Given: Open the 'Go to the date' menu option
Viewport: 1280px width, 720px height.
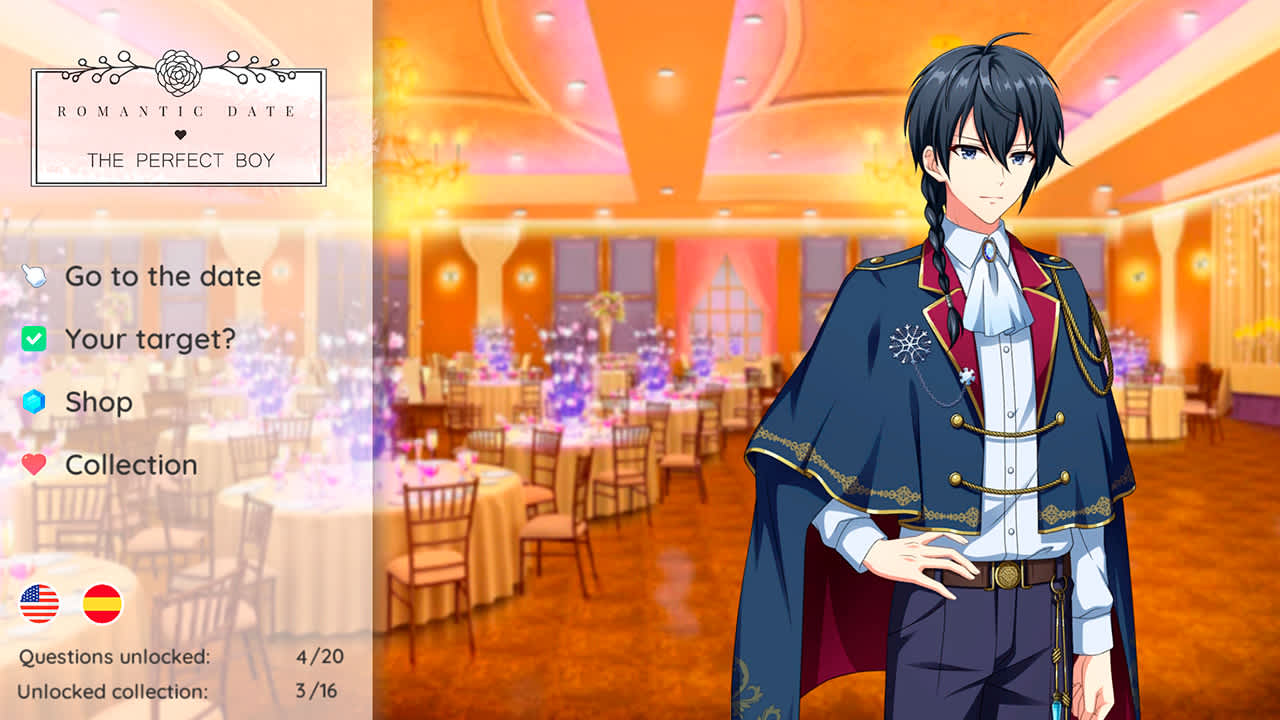Looking at the screenshot, I should pos(162,276).
